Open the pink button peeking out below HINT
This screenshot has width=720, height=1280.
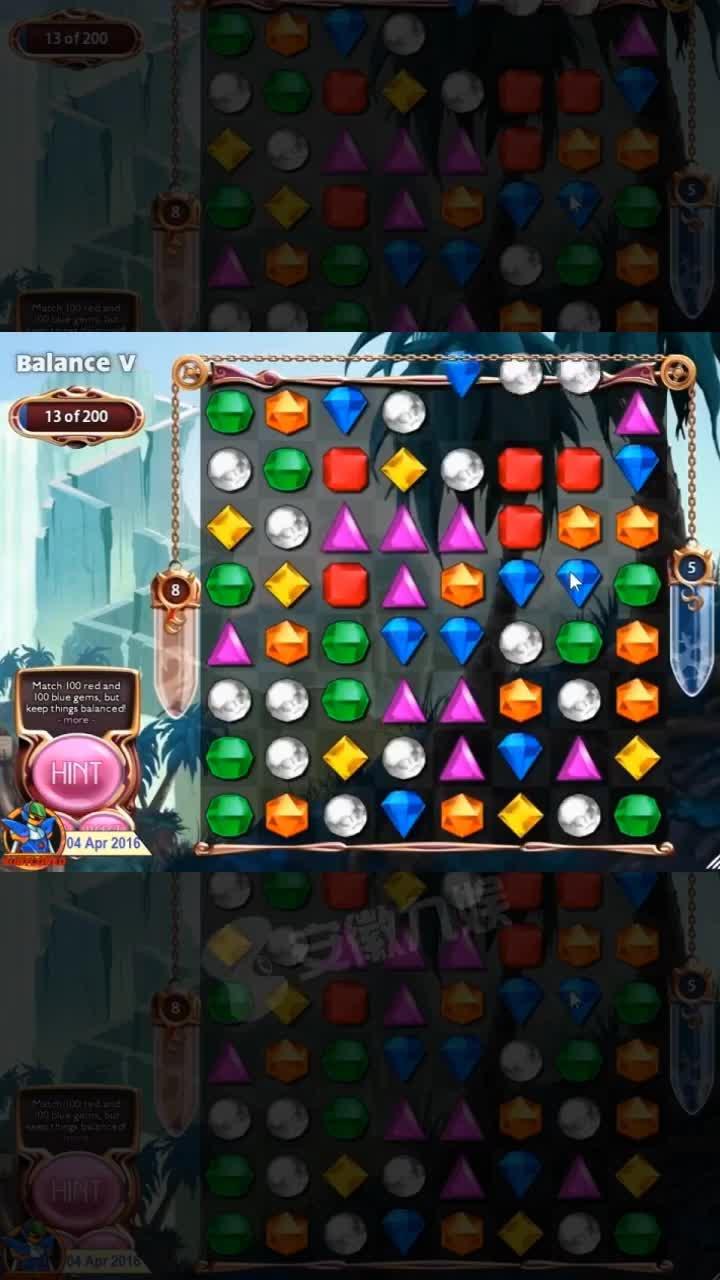coord(106,822)
